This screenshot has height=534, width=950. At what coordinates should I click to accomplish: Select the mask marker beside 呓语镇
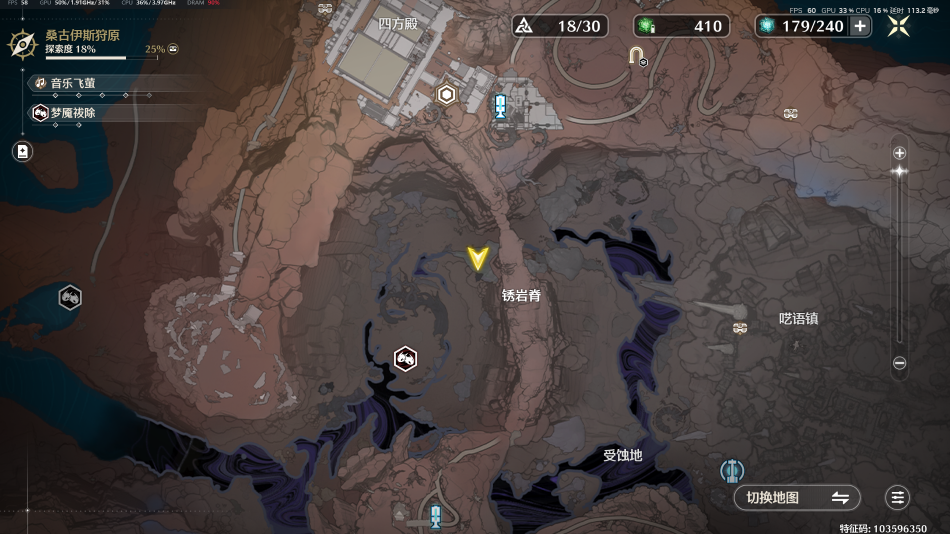tap(740, 328)
